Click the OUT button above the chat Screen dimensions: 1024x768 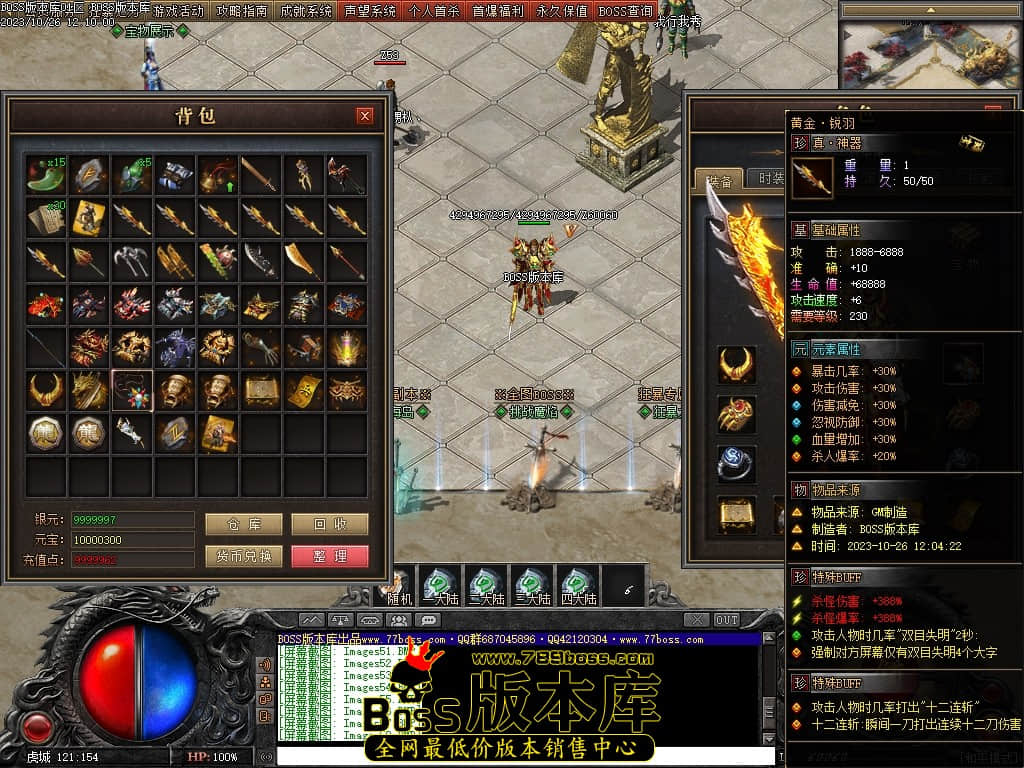726,620
